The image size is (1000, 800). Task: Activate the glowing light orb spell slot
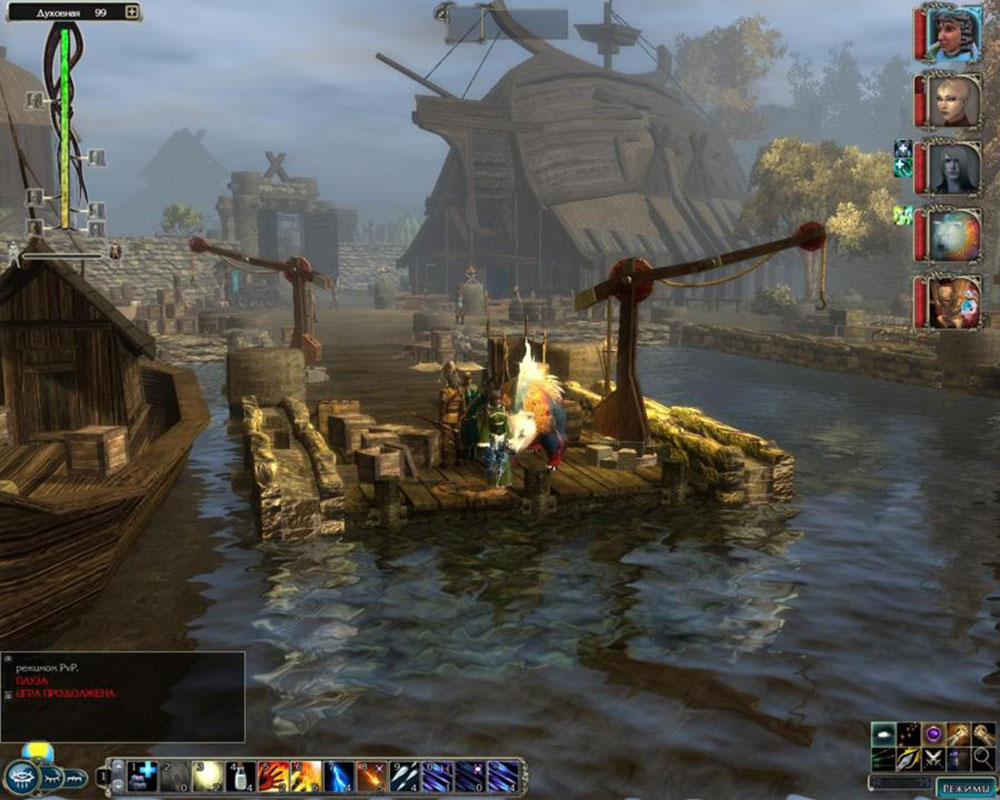tap(207, 776)
